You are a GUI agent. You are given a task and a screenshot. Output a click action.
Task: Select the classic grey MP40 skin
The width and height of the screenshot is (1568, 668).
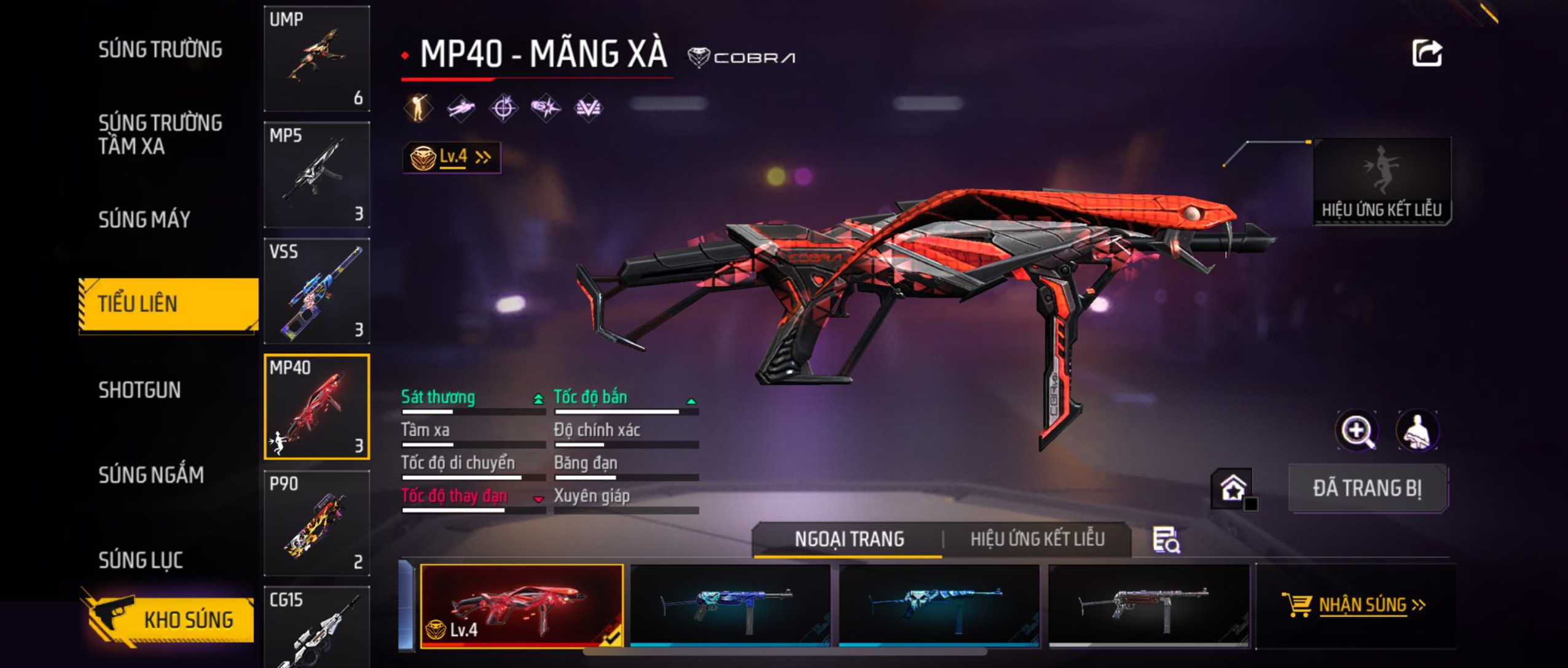pyautogui.click(x=1148, y=605)
